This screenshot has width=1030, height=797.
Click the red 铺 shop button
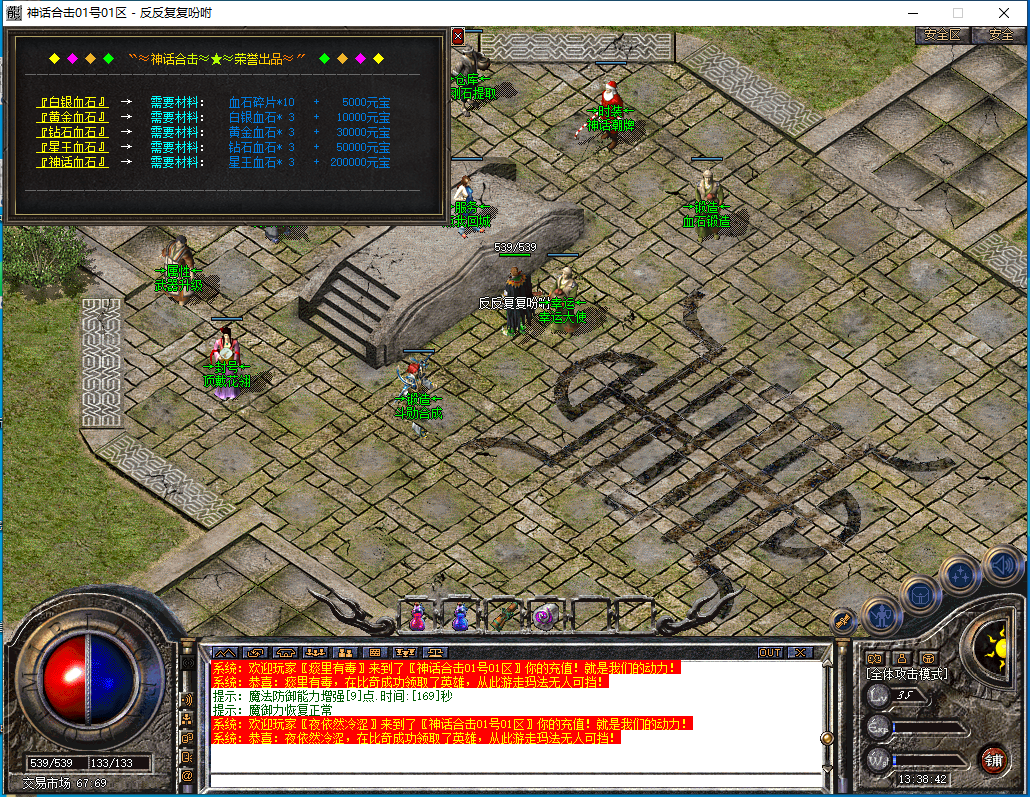993,758
